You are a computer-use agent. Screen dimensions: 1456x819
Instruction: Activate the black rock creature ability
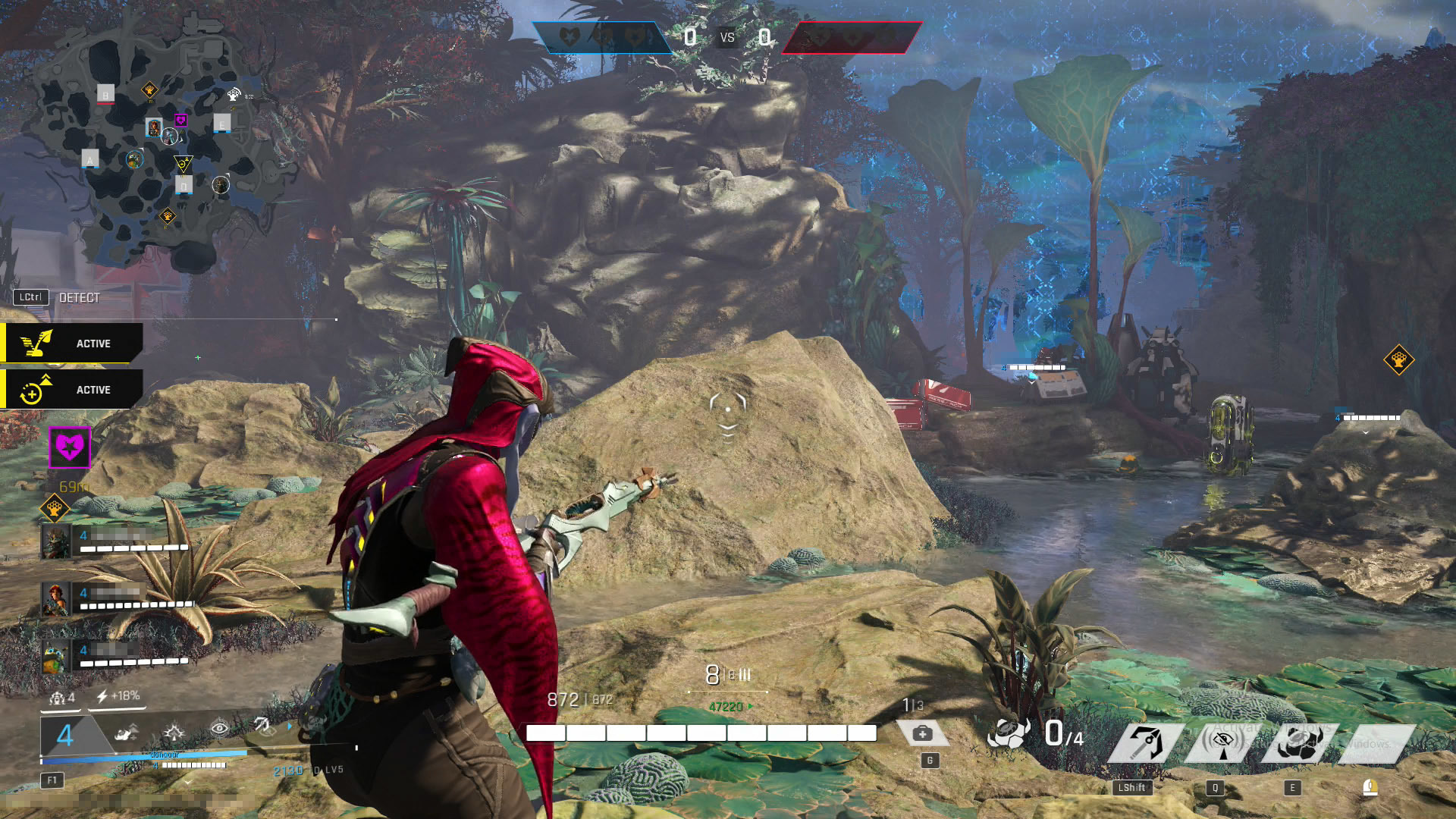[1298, 743]
